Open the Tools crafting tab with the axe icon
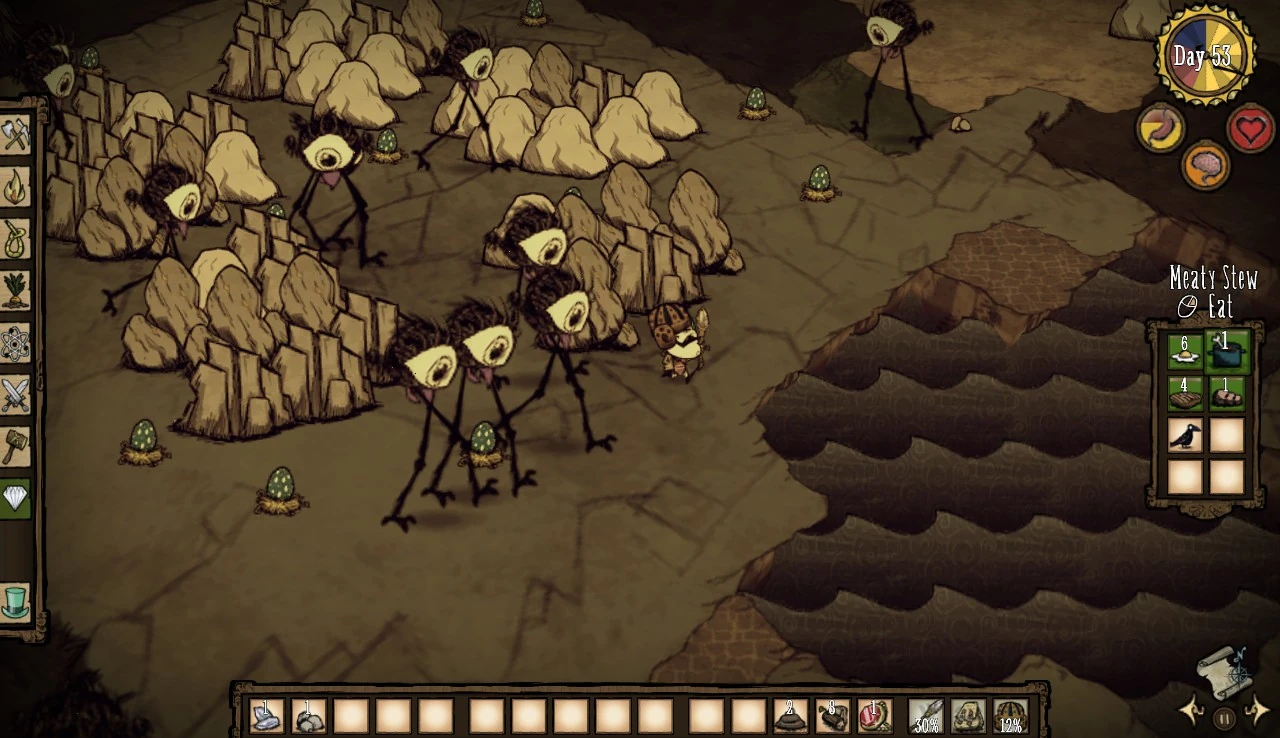The height and width of the screenshot is (738, 1280). (x=14, y=134)
